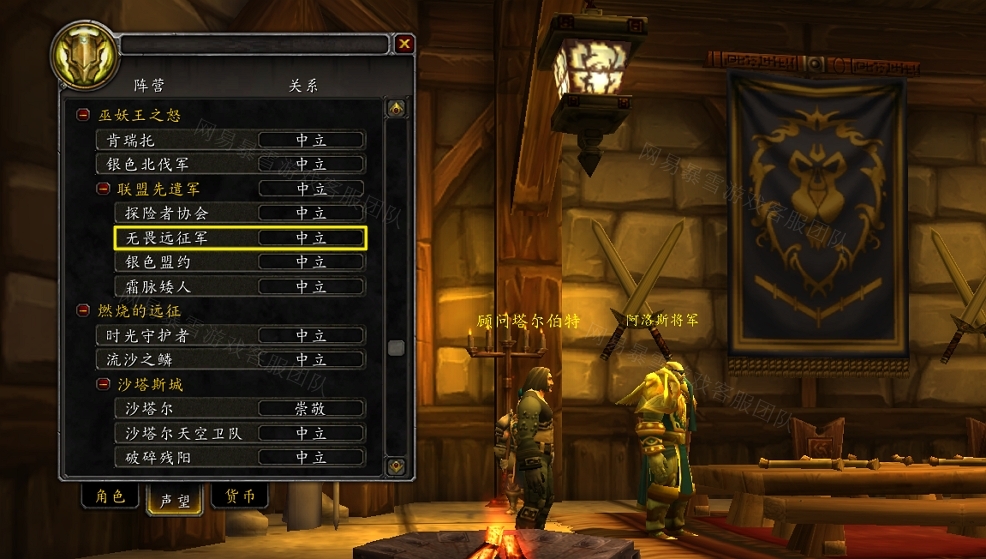The image size is (986, 559).
Task: Choose the 流沙之鳞 faction row
Action: (230, 359)
